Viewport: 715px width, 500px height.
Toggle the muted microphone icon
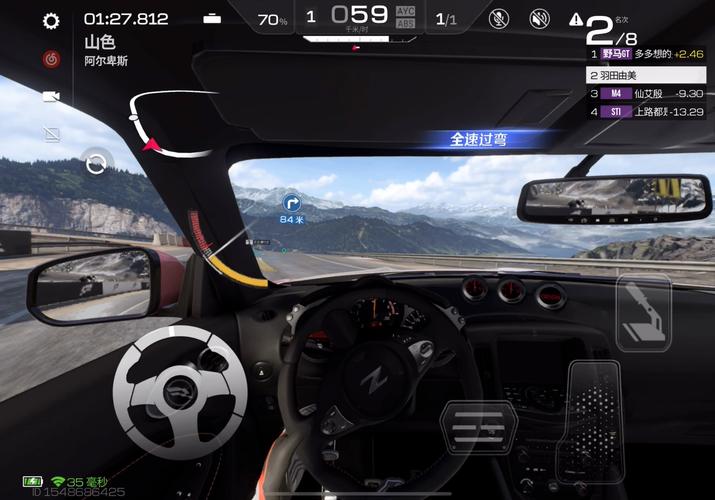[x=498, y=18]
